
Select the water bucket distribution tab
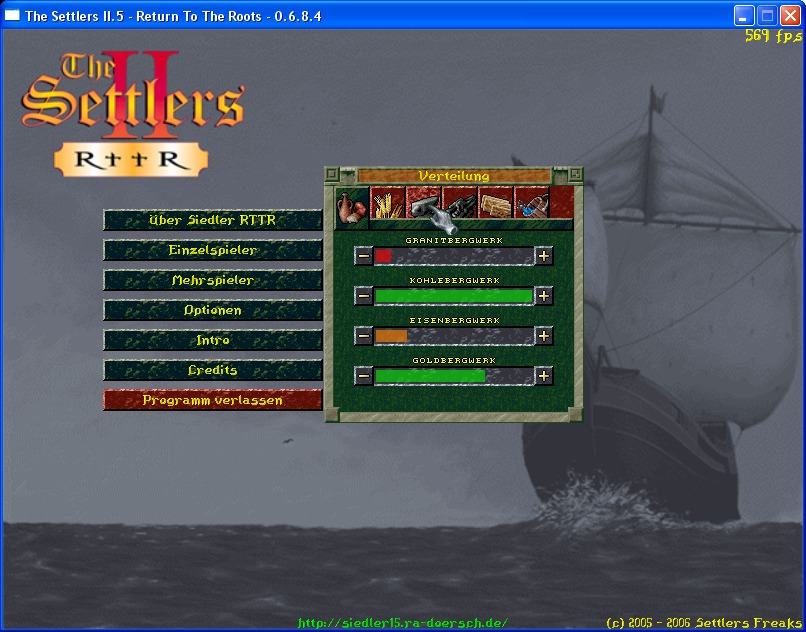tap(531, 204)
